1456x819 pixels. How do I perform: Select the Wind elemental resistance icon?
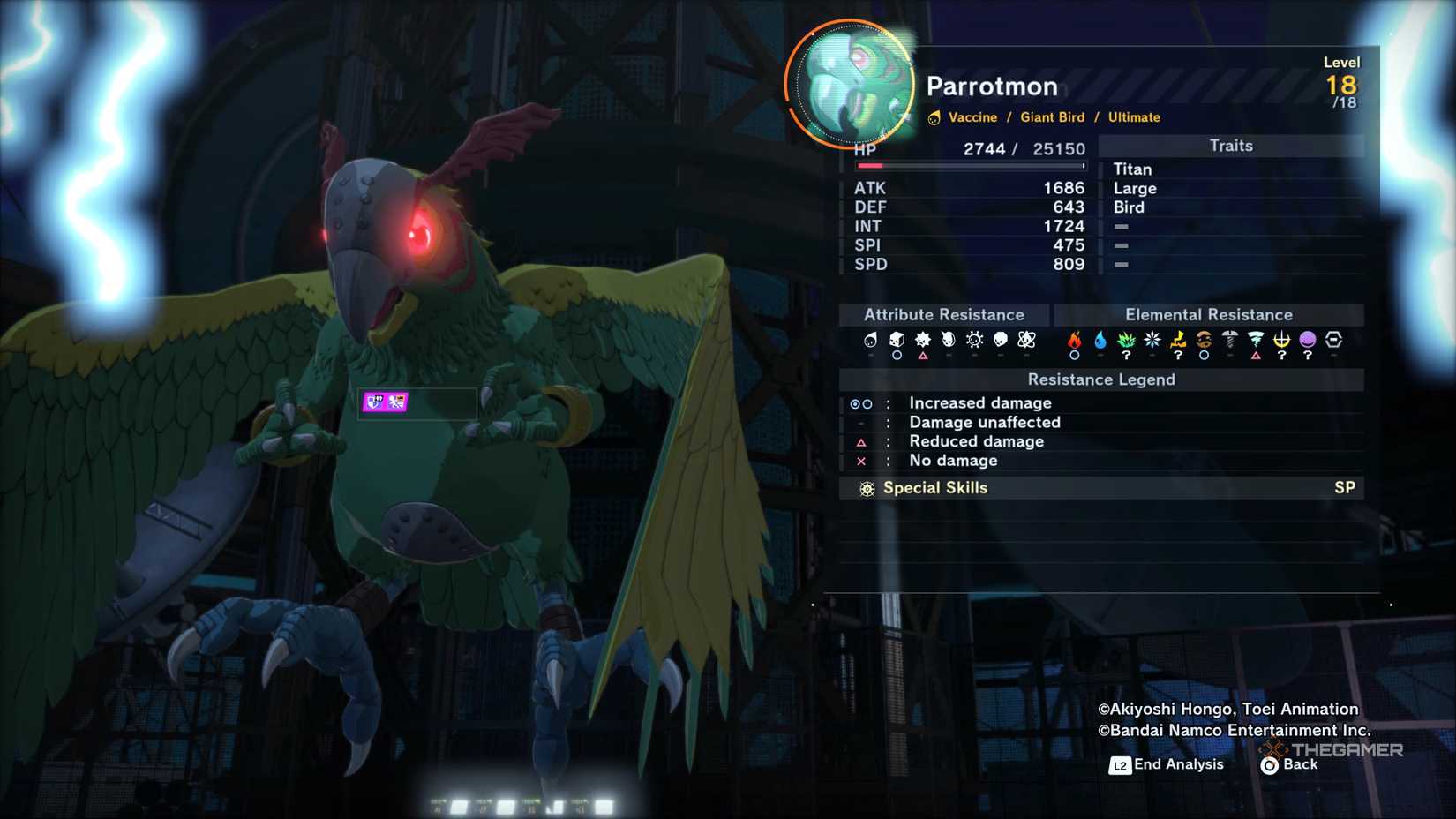coord(1257,340)
